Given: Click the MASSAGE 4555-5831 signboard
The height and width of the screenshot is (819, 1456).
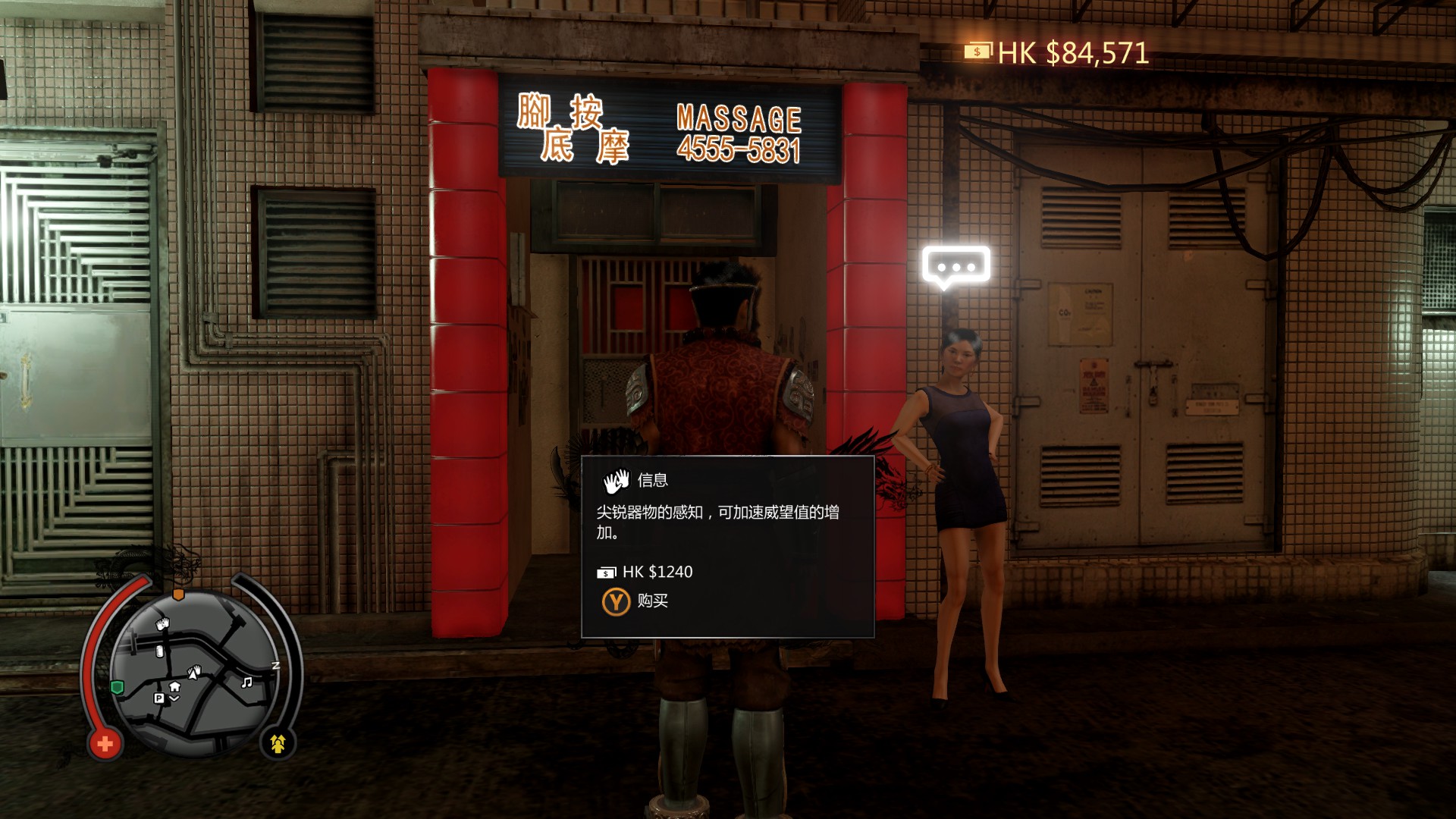Looking at the screenshot, I should coord(667,130).
